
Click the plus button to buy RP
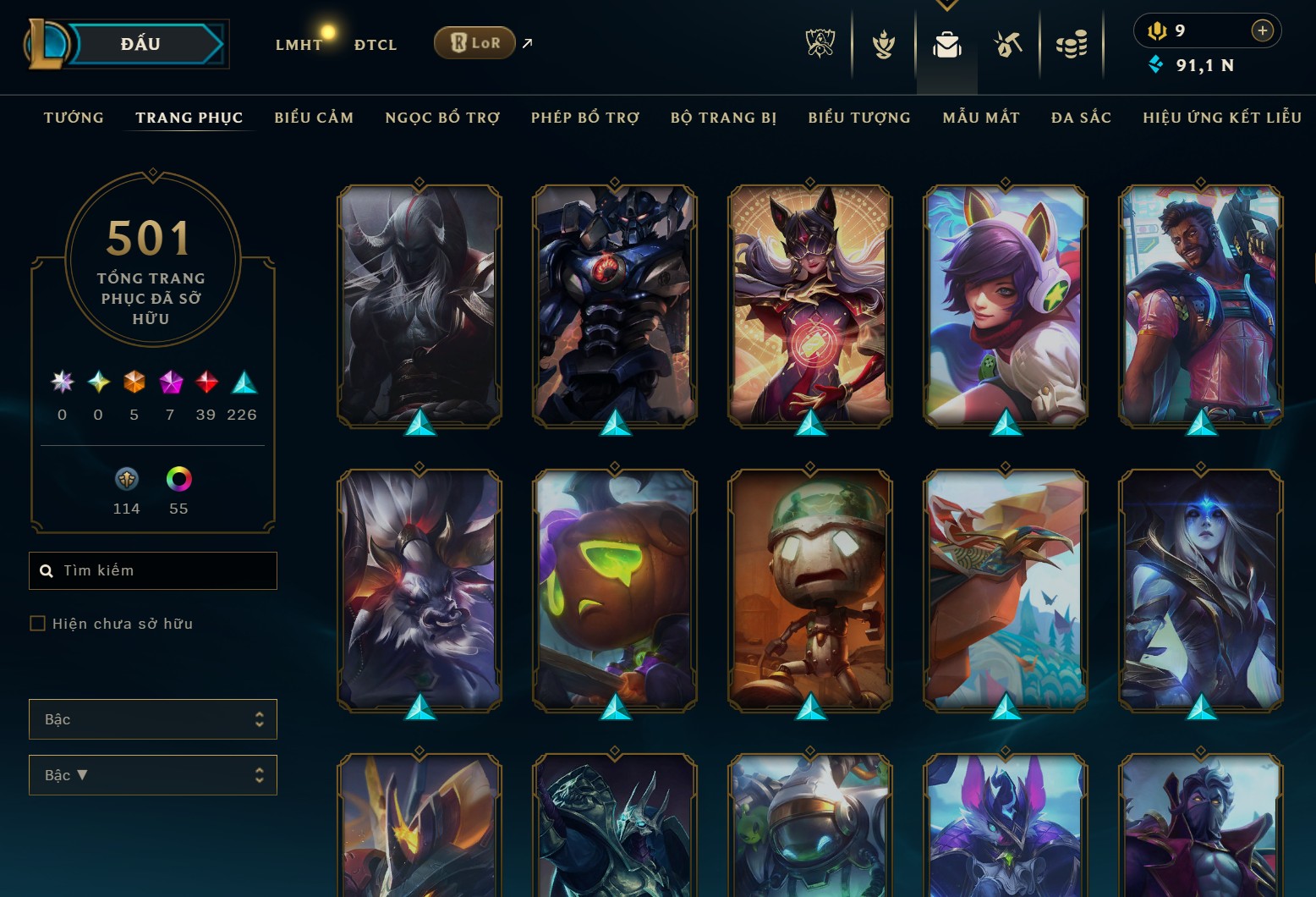coord(1262,30)
